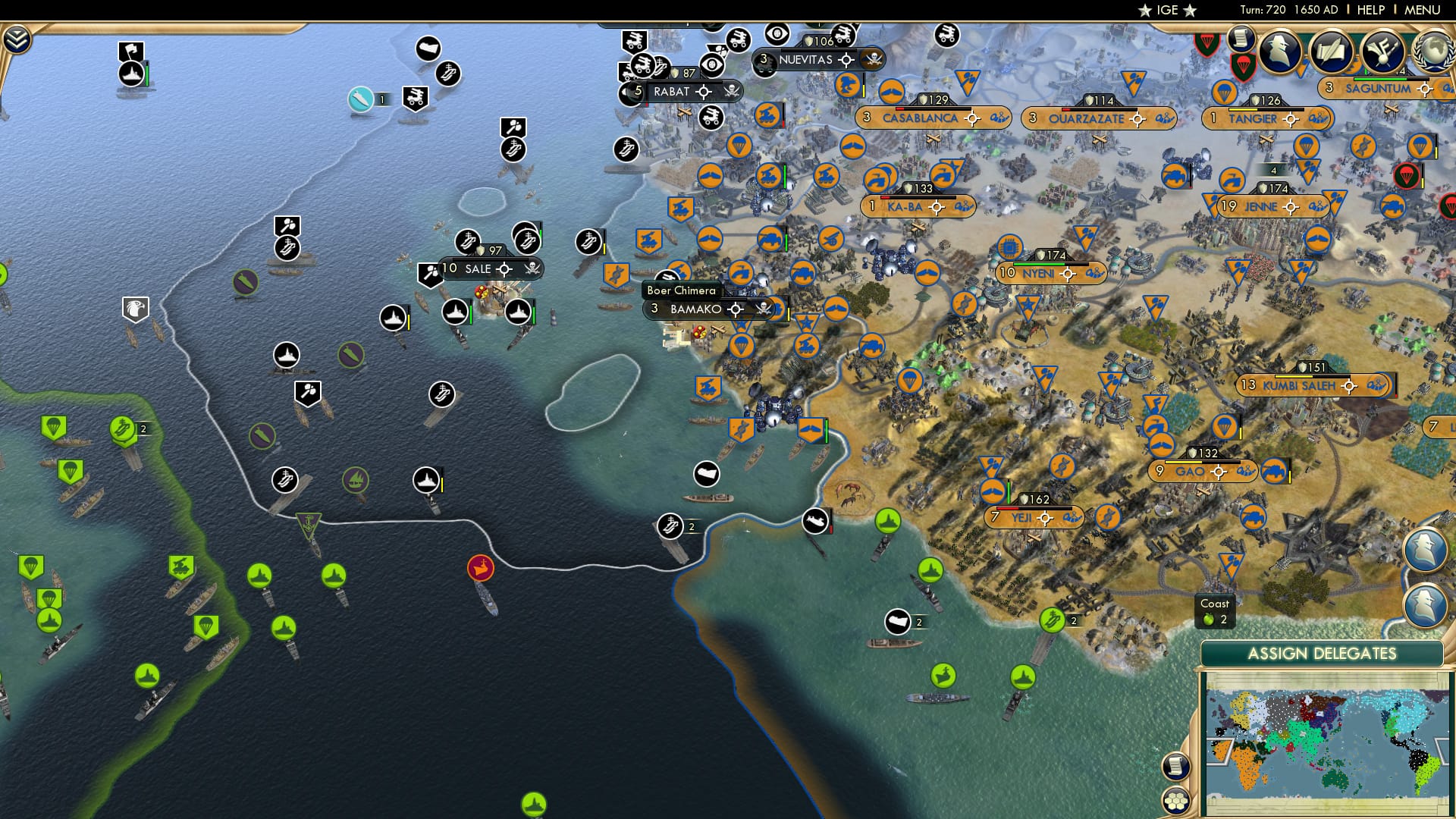
Task: Click the map options scroll icon beside minimap
Action: tap(1175, 765)
